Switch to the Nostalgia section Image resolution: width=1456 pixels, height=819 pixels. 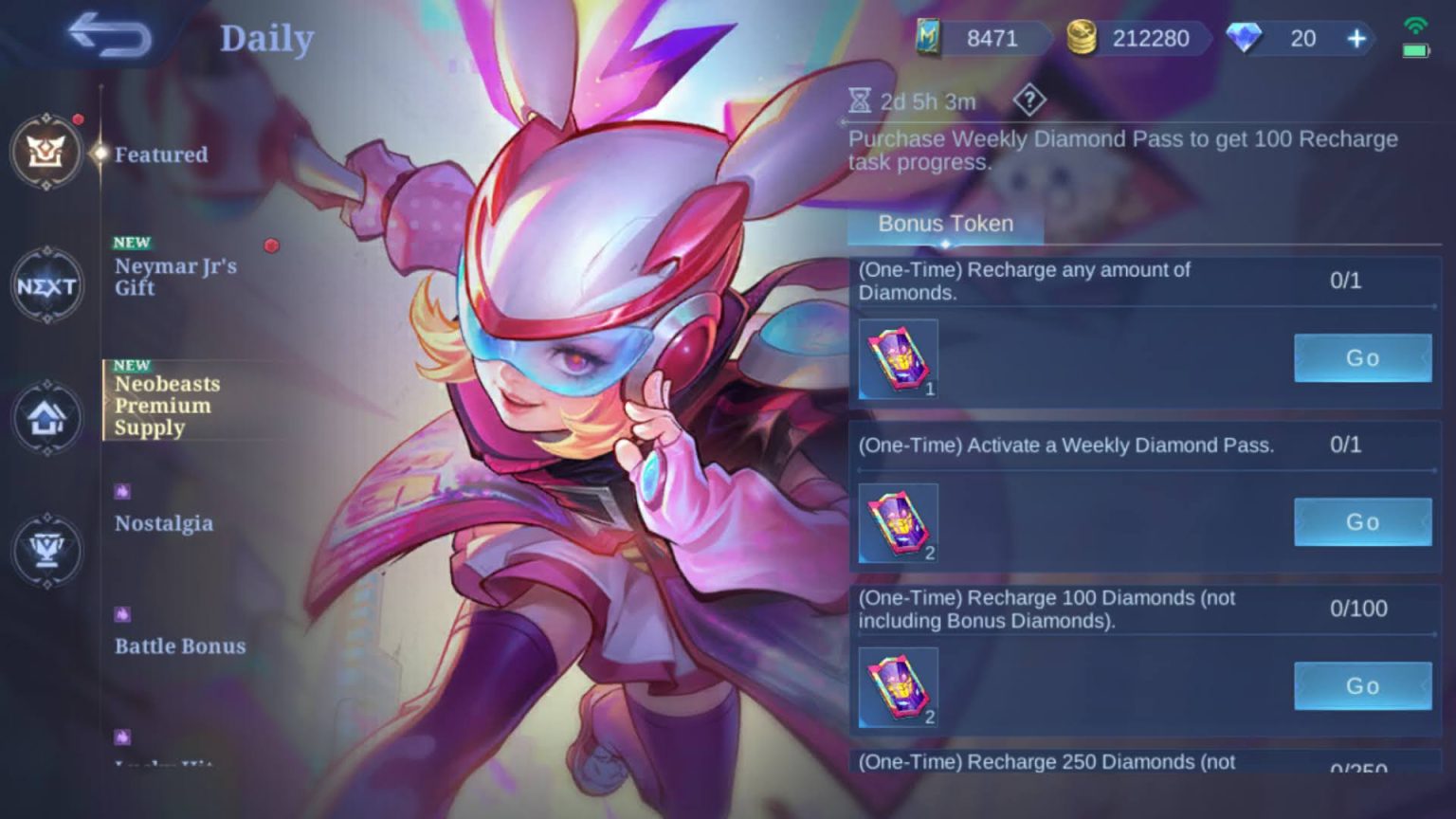click(163, 523)
